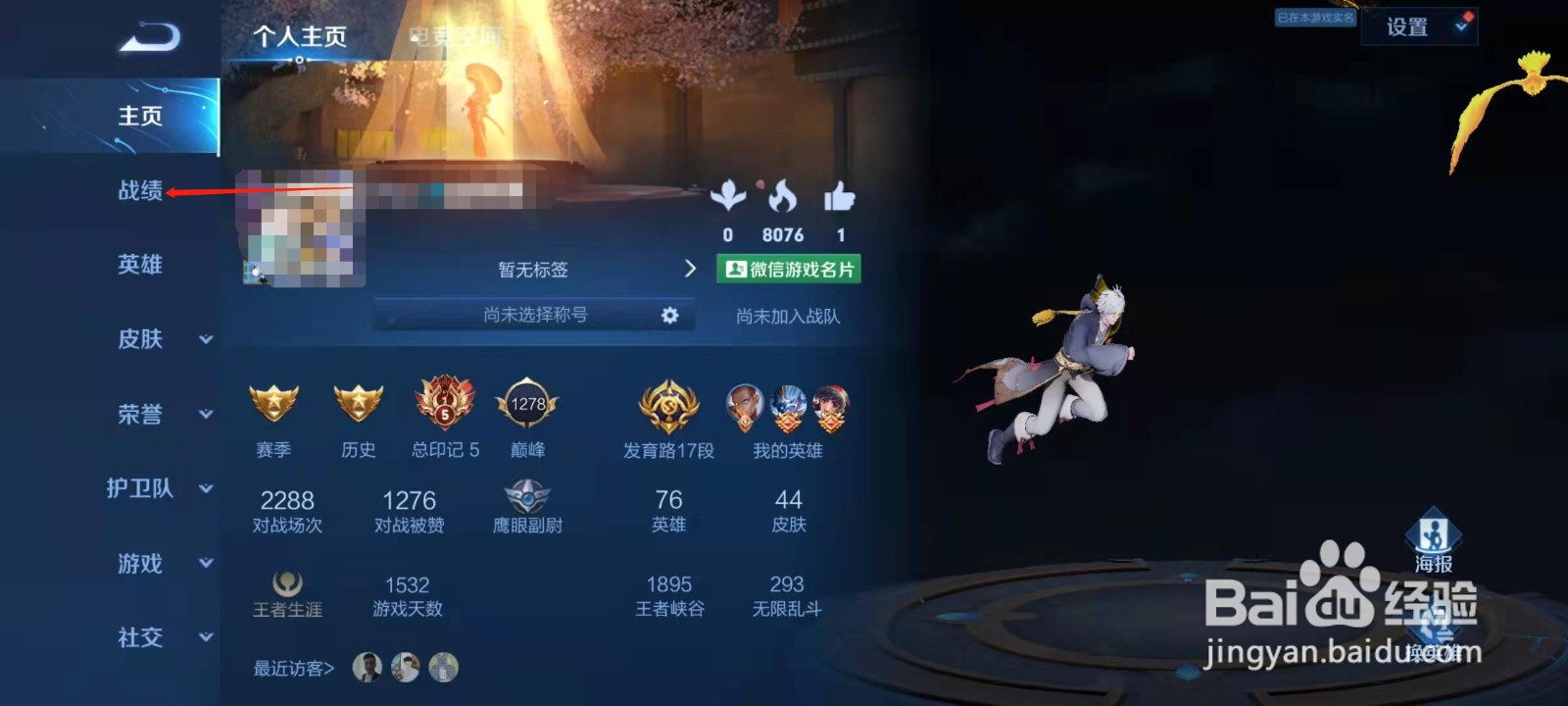Click the 尚未选择称号 gear control
This screenshot has height=706, width=1568.
[x=669, y=316]
